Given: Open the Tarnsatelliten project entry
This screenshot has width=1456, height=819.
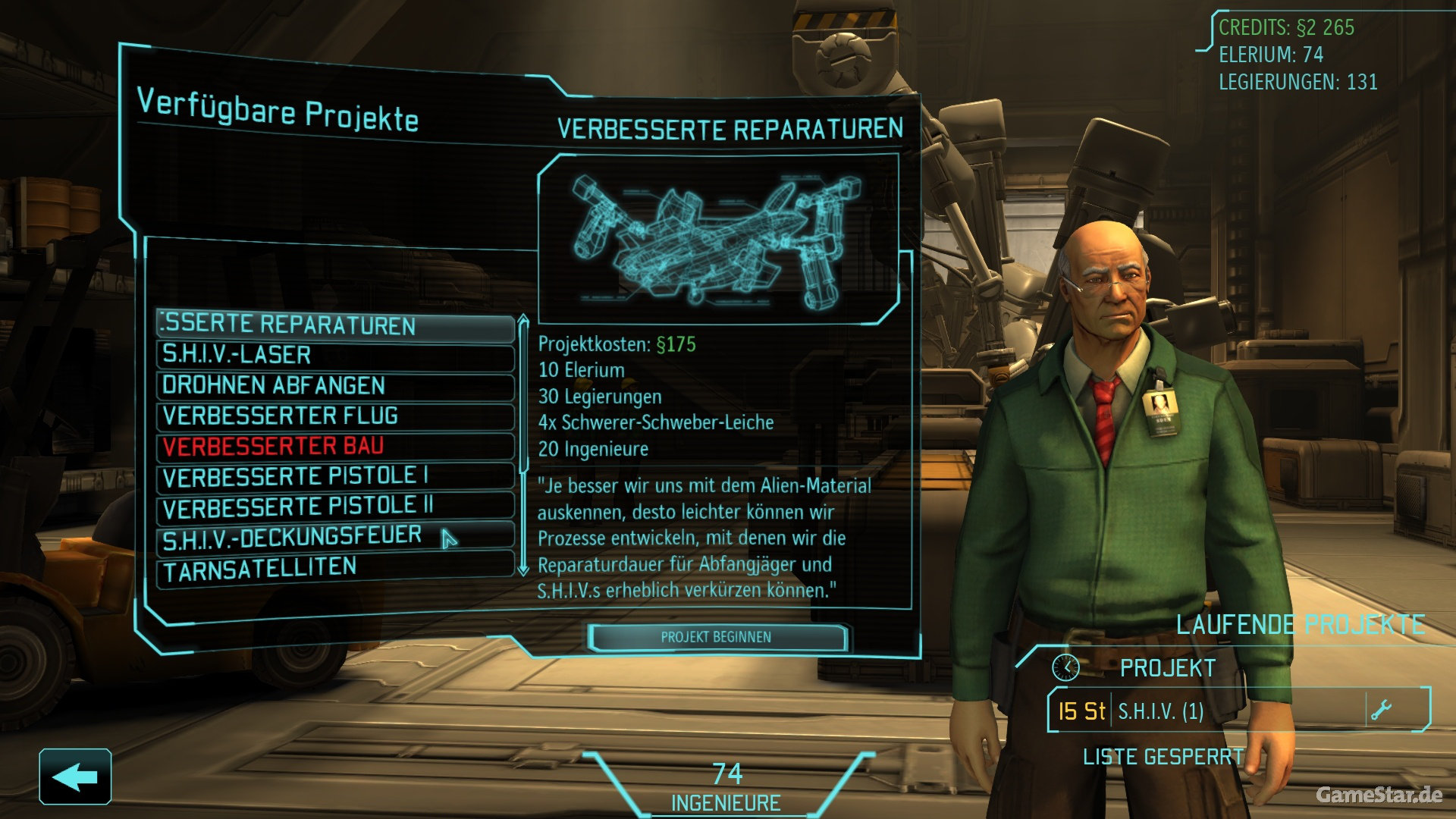Looking at the screenshot, I should click(x=334, y=569).
